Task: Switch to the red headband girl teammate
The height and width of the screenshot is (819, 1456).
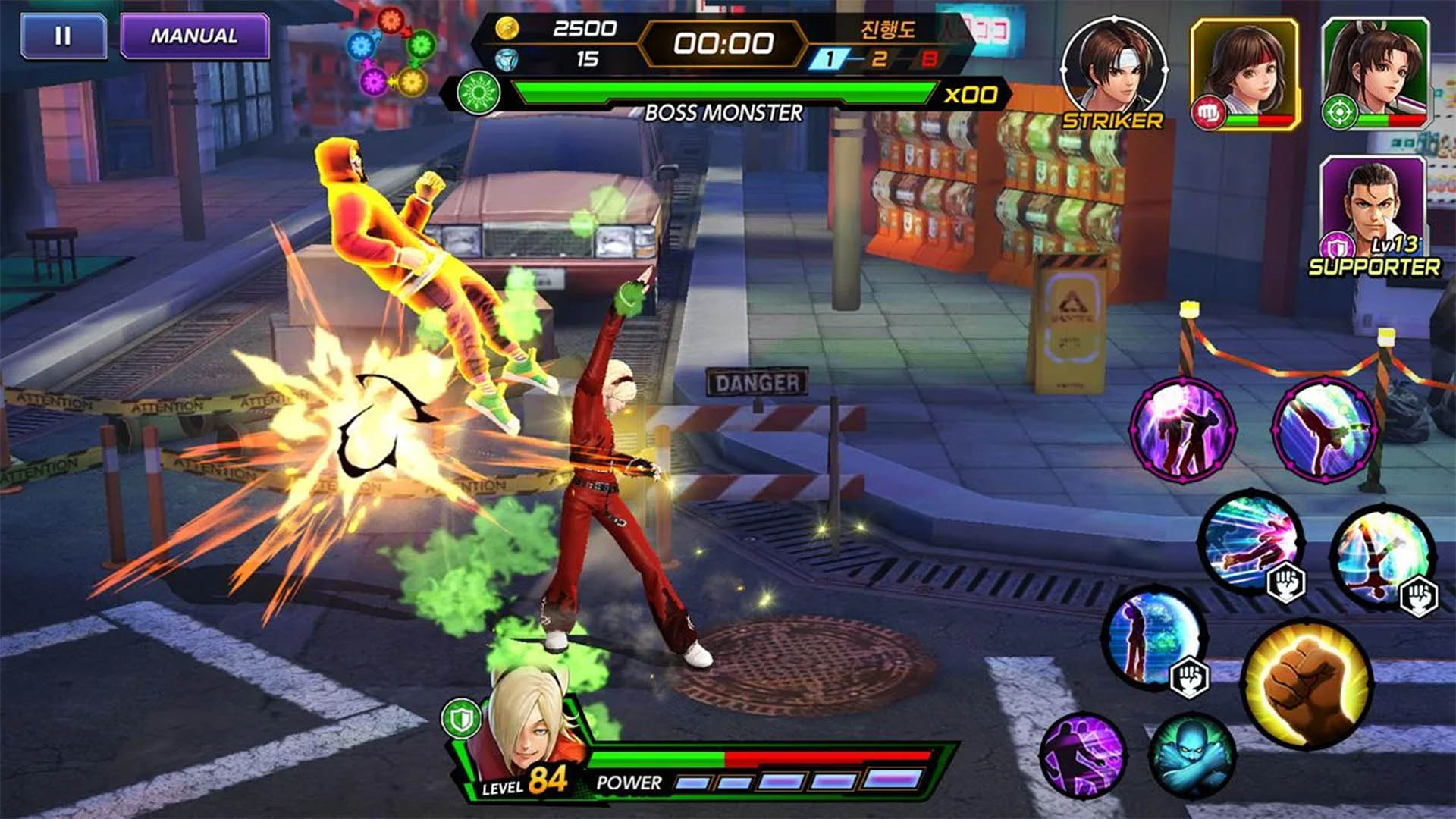Action: (1244, 74)
